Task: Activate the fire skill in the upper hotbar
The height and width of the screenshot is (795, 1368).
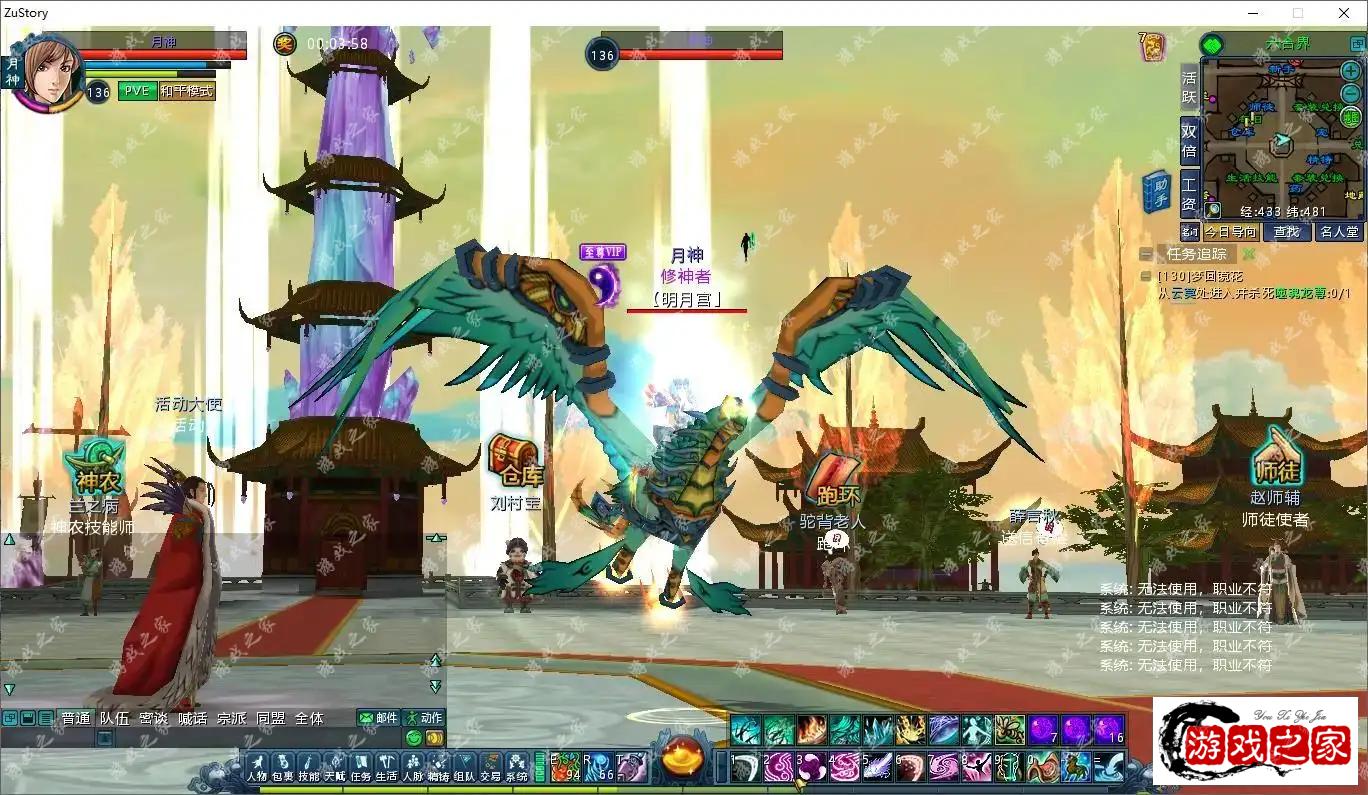Action: click(x=811, y=730)
